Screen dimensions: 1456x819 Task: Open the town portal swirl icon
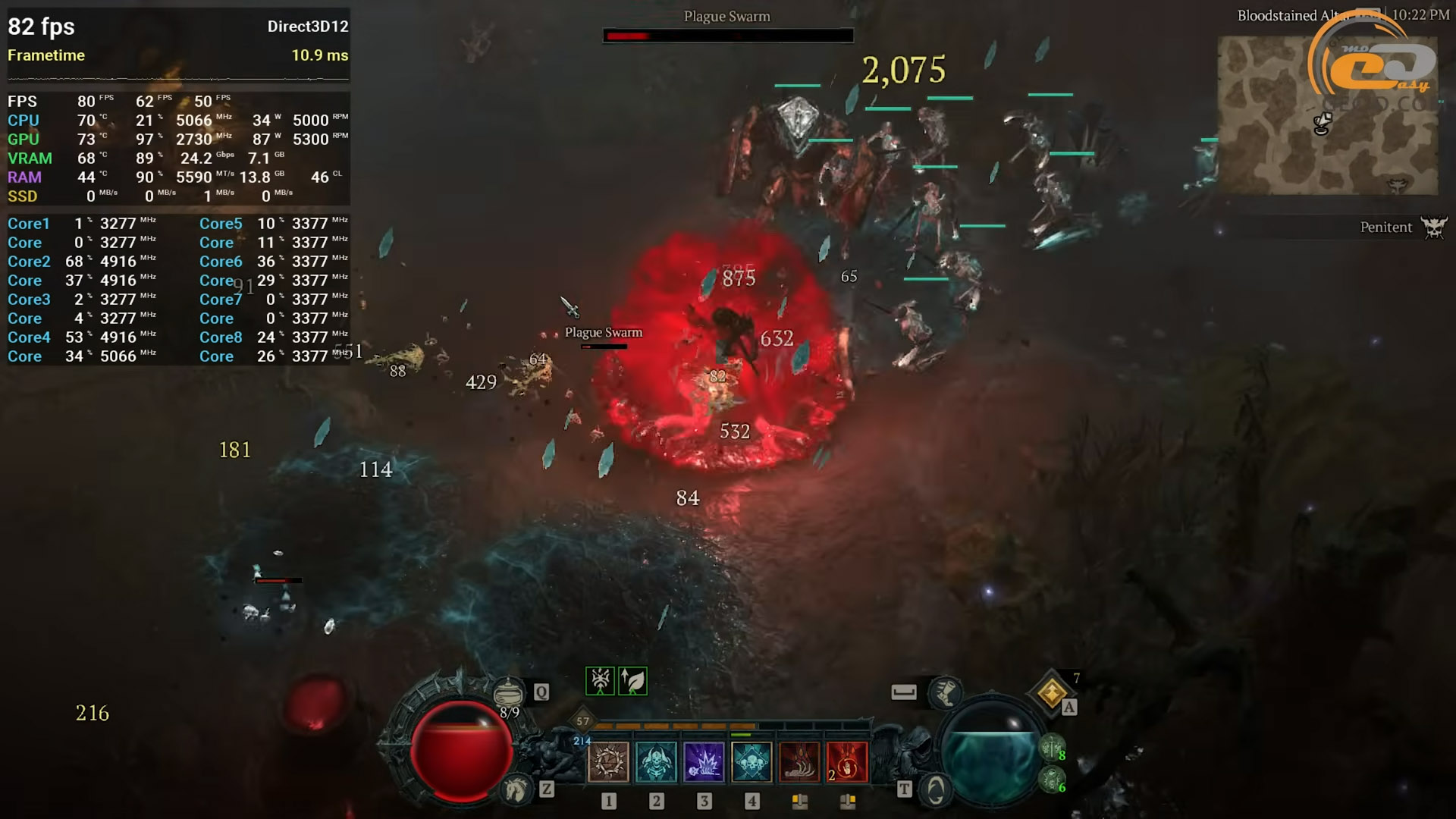[936, 790]
